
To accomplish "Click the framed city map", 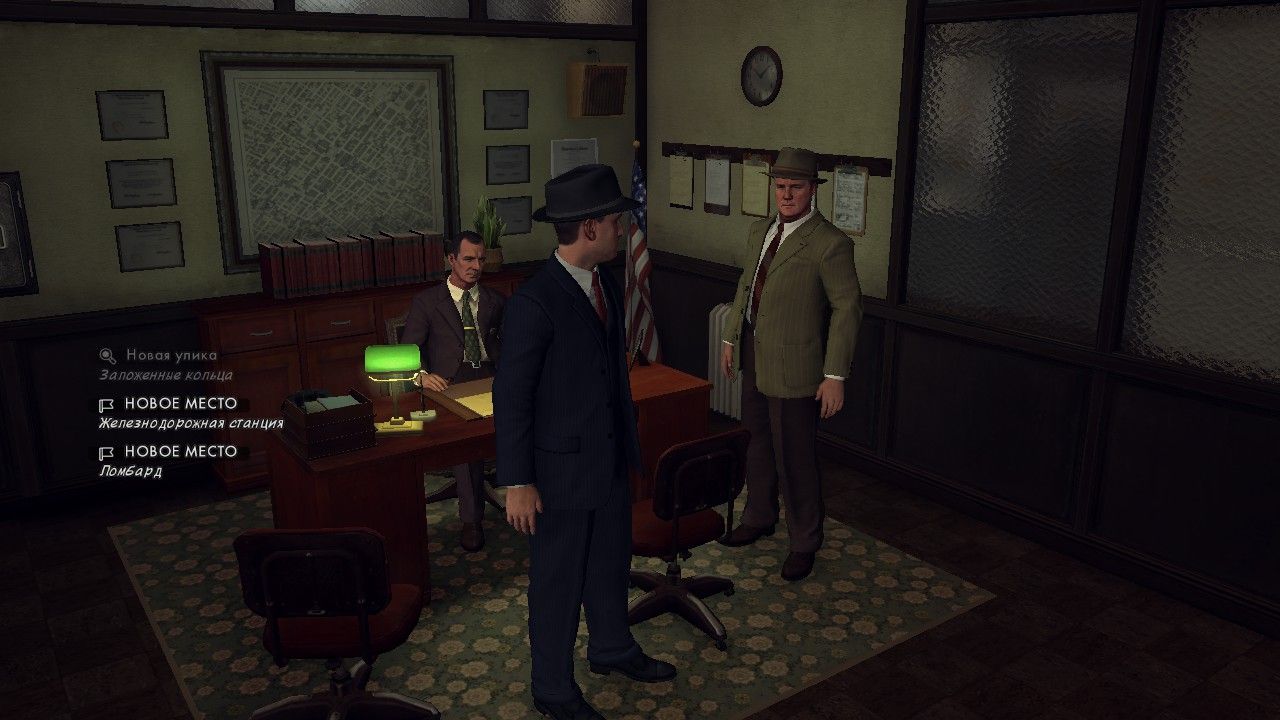I will click(330, 150).
